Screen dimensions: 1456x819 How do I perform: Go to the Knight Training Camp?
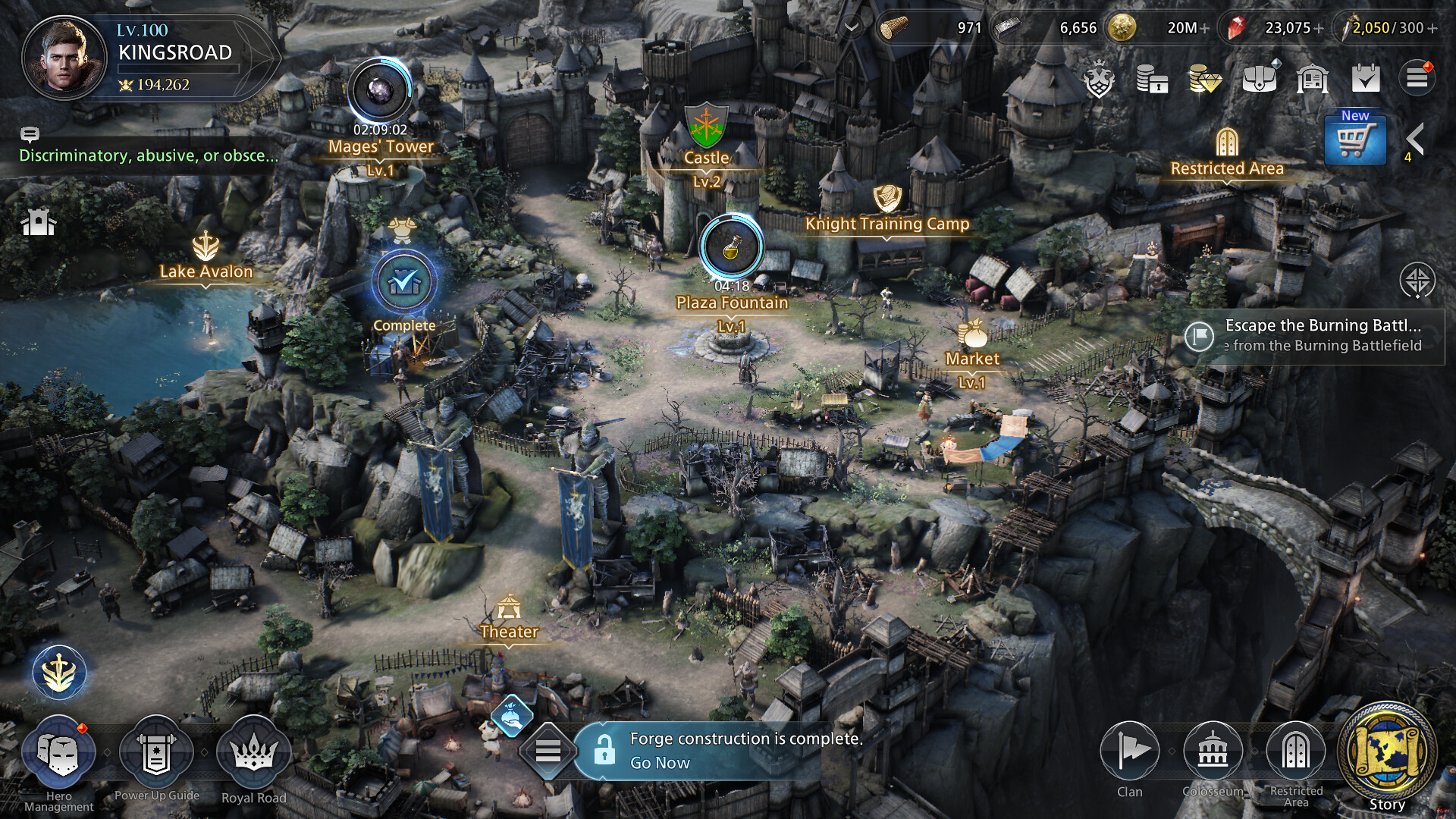(x=886, y=224)
